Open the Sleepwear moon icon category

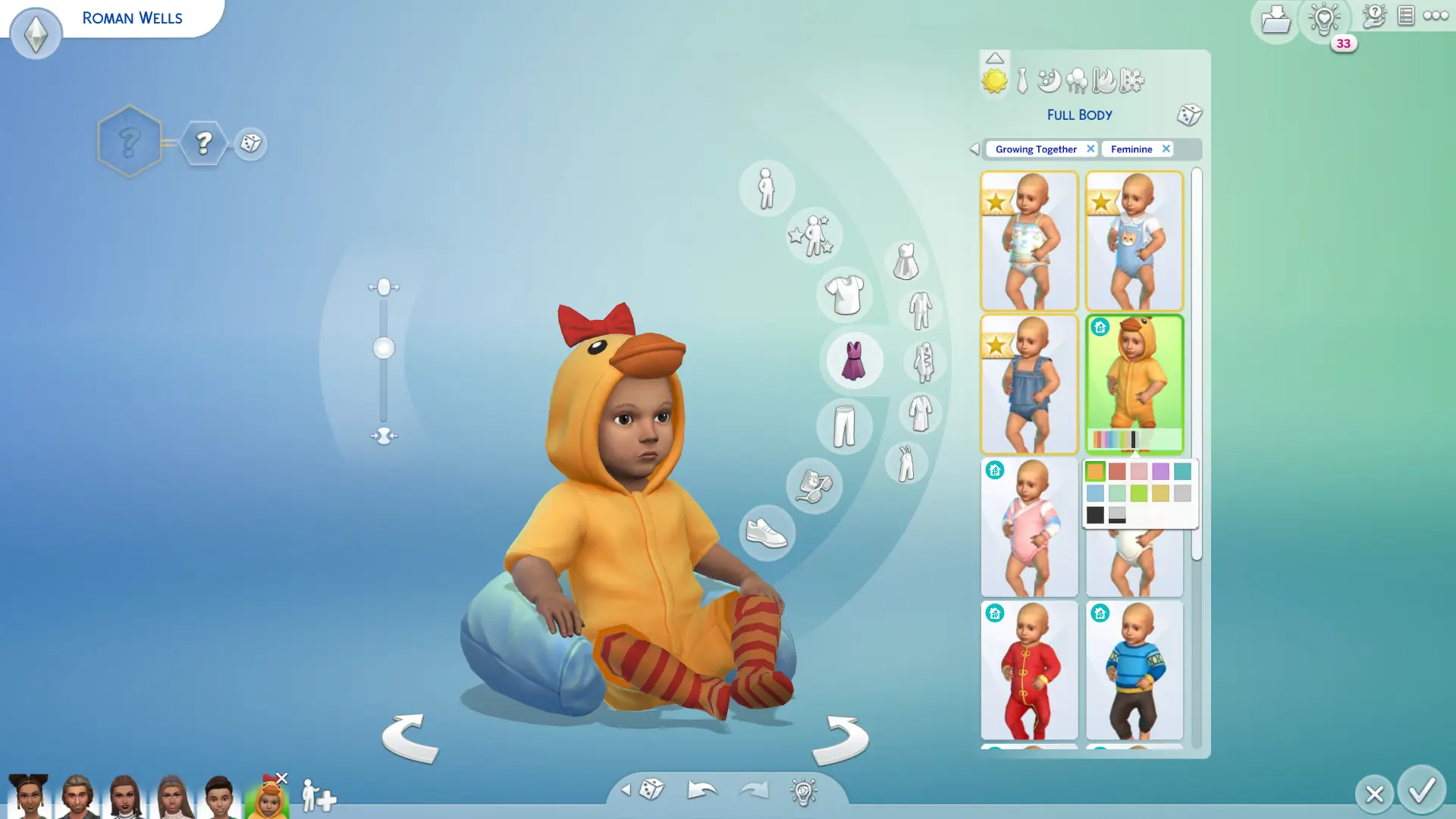point(1049,80)
